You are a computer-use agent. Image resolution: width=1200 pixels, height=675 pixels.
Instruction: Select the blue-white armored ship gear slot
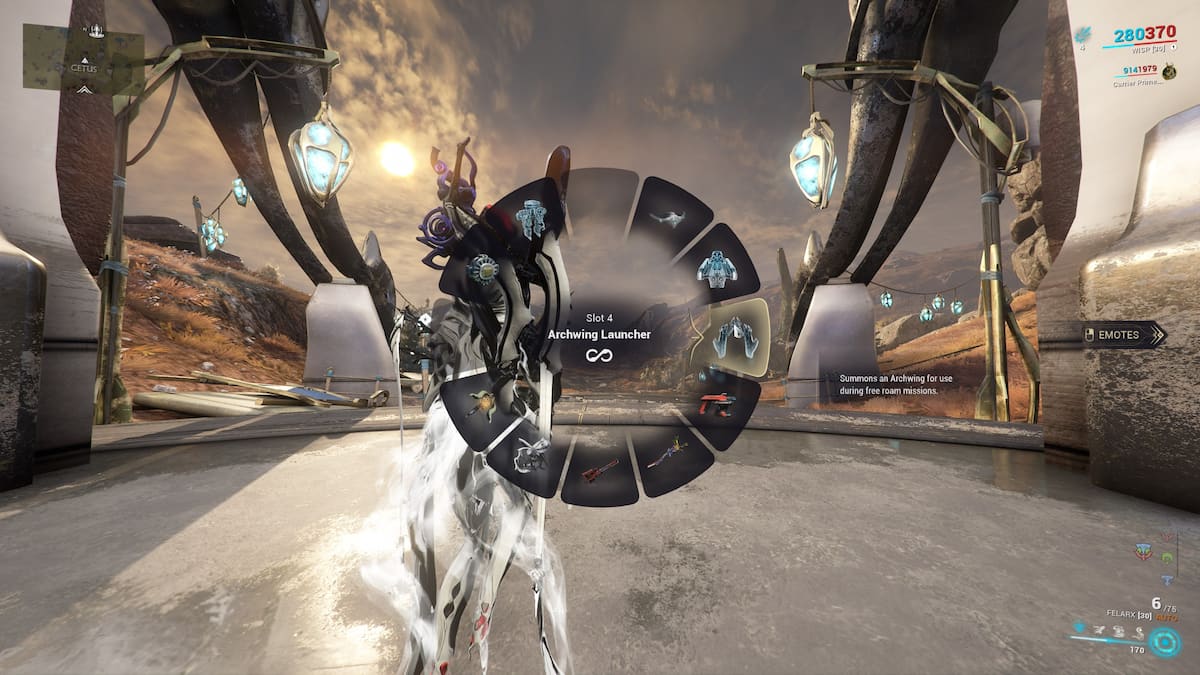[716, 268]
